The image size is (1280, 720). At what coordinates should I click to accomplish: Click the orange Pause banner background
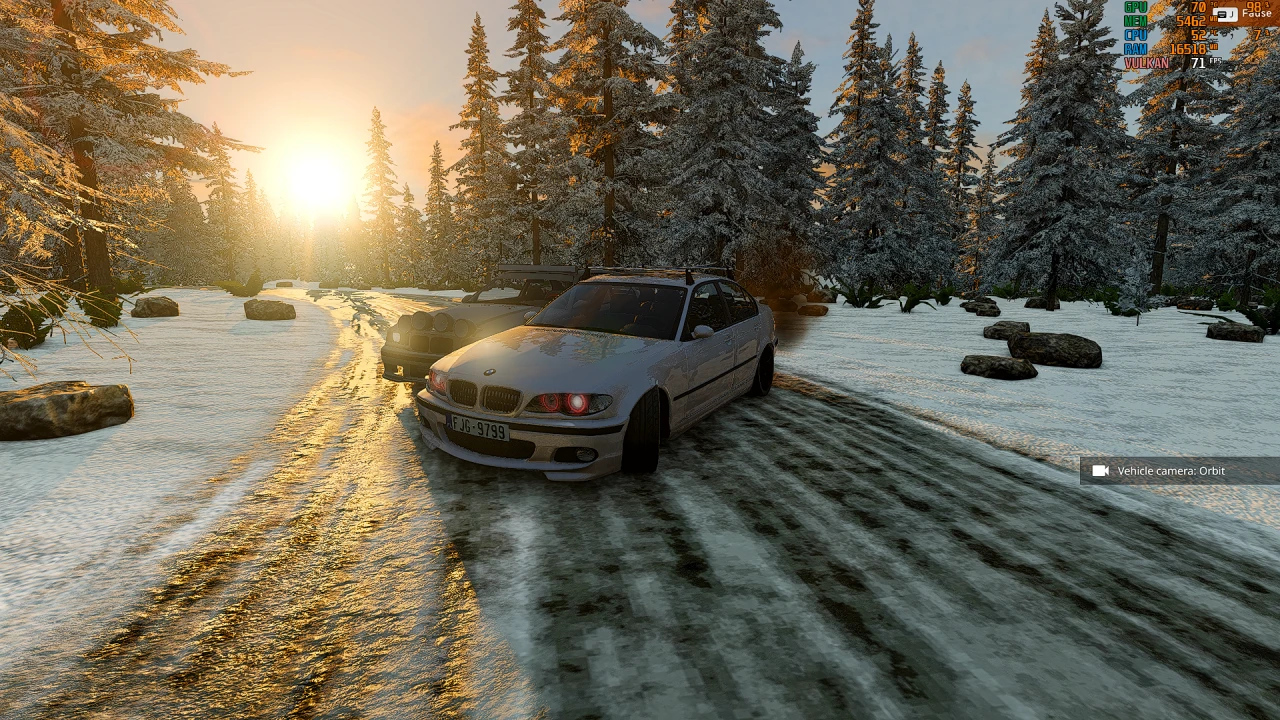[1240, 22]
